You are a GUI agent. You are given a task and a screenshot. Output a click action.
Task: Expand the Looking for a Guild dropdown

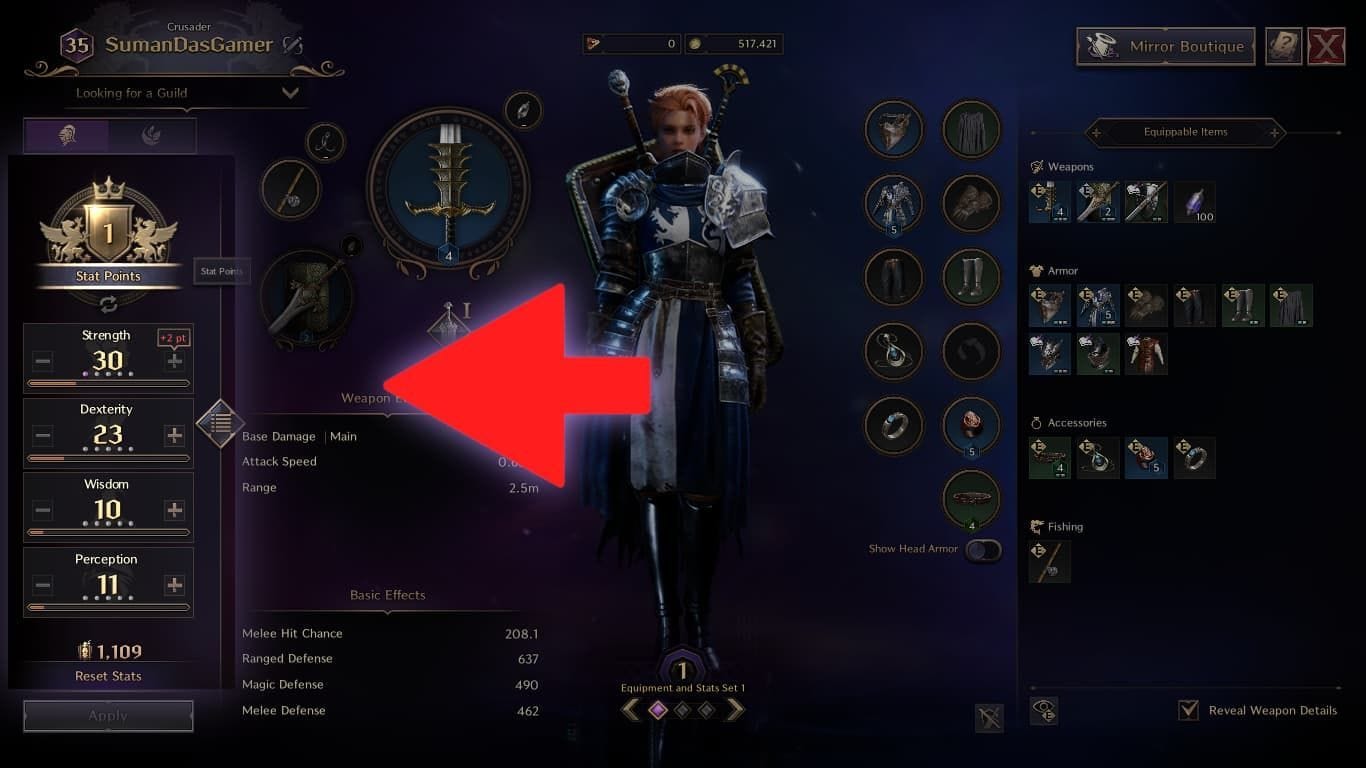(291, 92)
